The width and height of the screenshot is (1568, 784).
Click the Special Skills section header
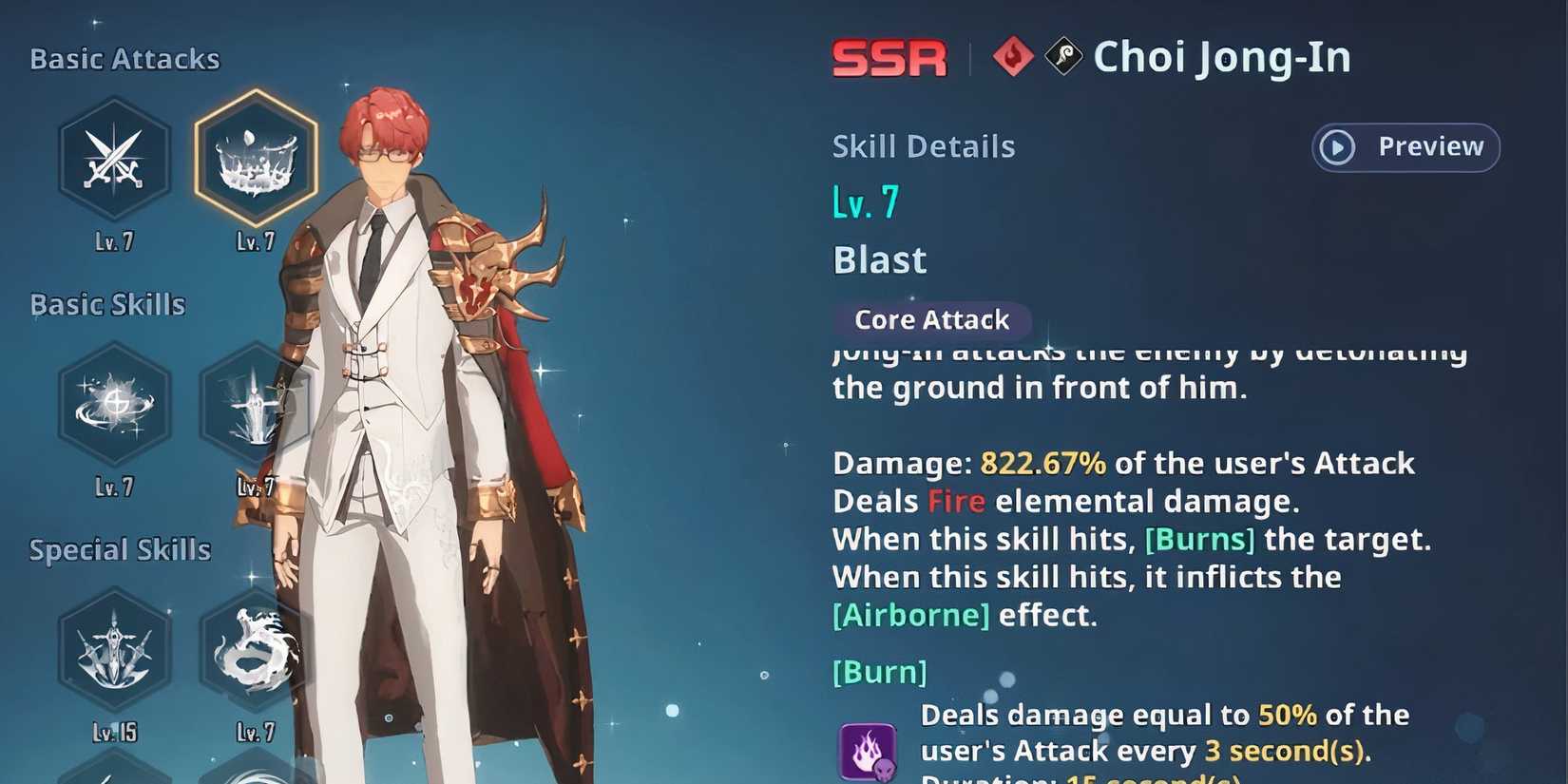coord(118,549)
